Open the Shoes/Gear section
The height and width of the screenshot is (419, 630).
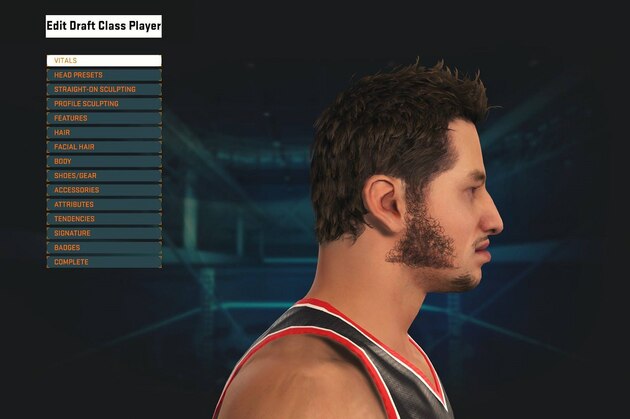(103, 175)
